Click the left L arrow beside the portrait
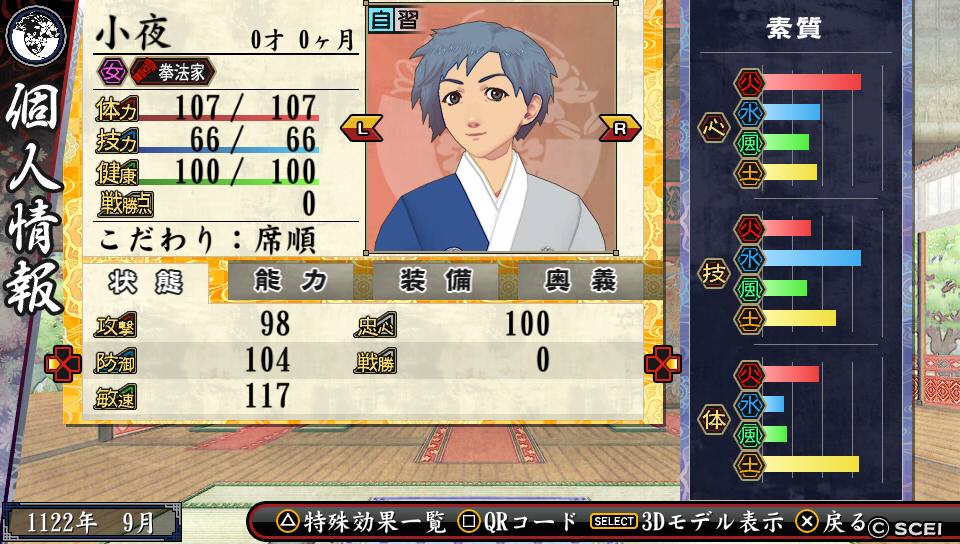Viewport: 960px width, 544px height. pyautogui.click(x=361, y=128)
